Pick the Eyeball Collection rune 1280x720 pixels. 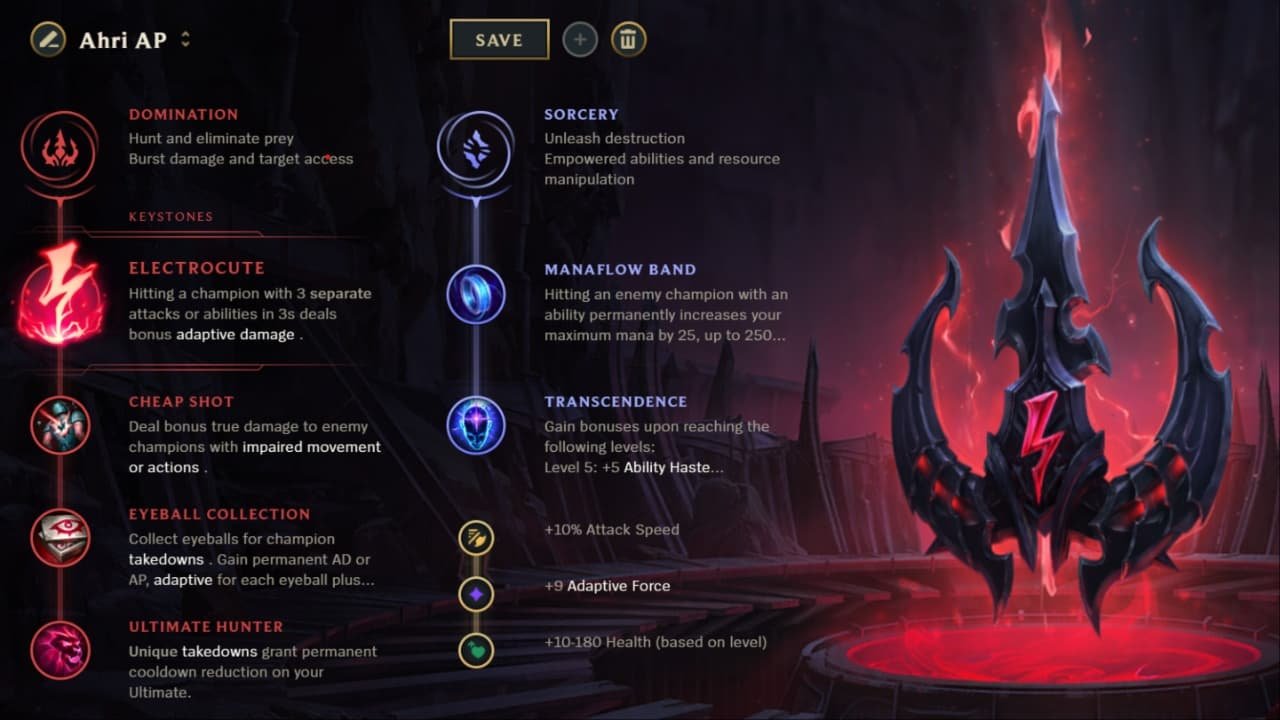(x=60, y=539)
